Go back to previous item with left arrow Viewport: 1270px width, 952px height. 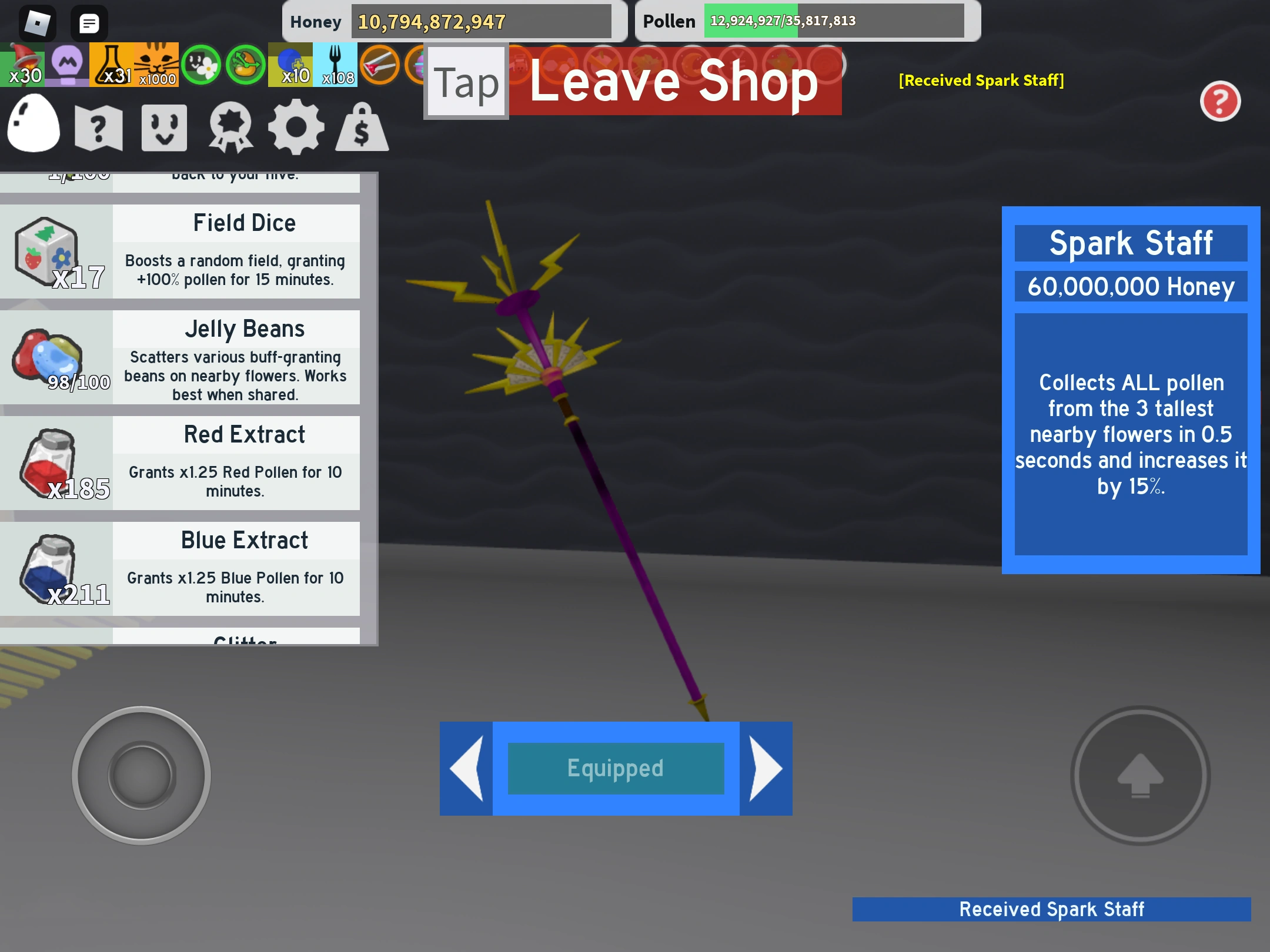[467, 768]
